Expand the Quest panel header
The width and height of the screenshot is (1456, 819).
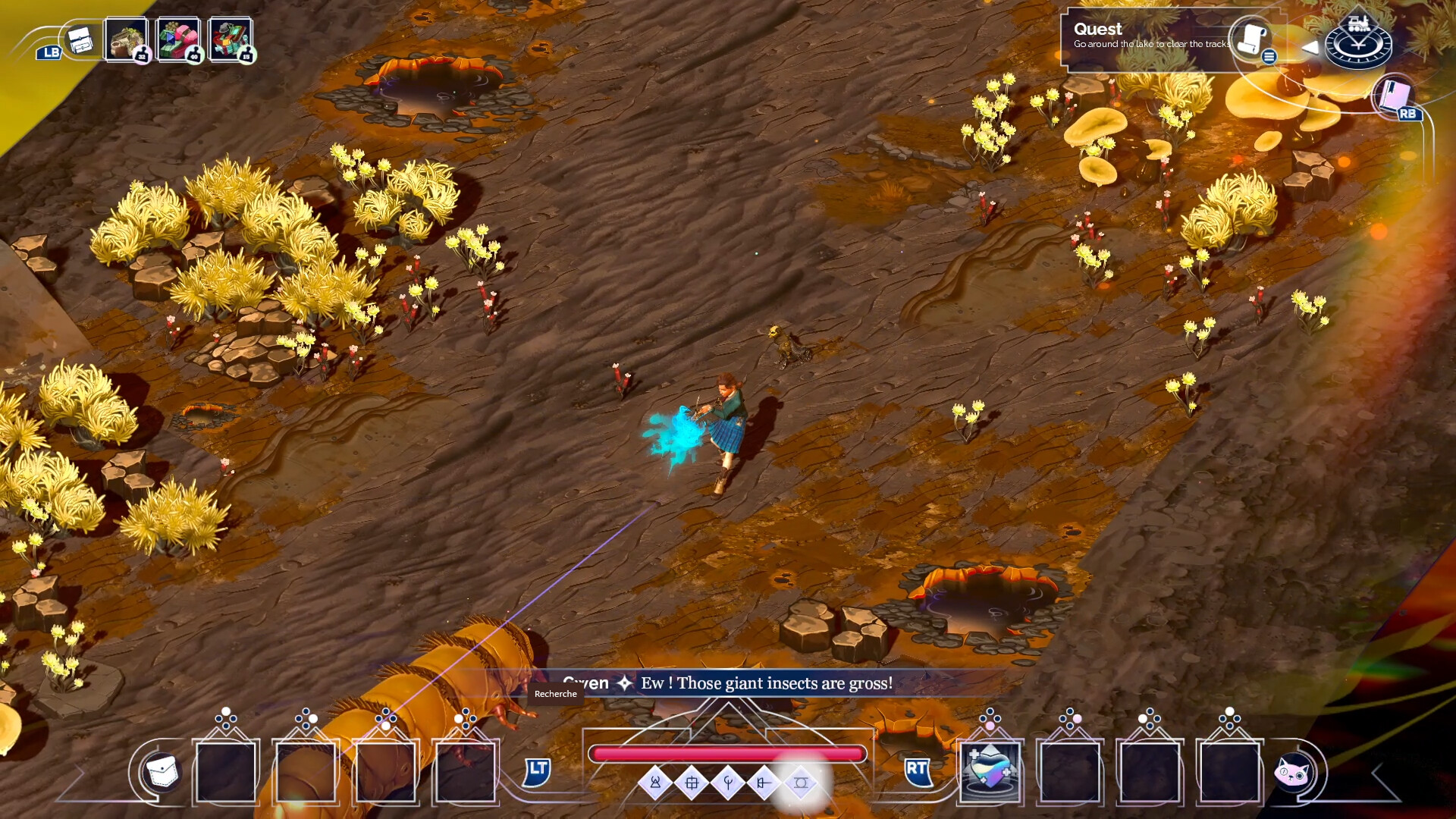pos(1099,29)
